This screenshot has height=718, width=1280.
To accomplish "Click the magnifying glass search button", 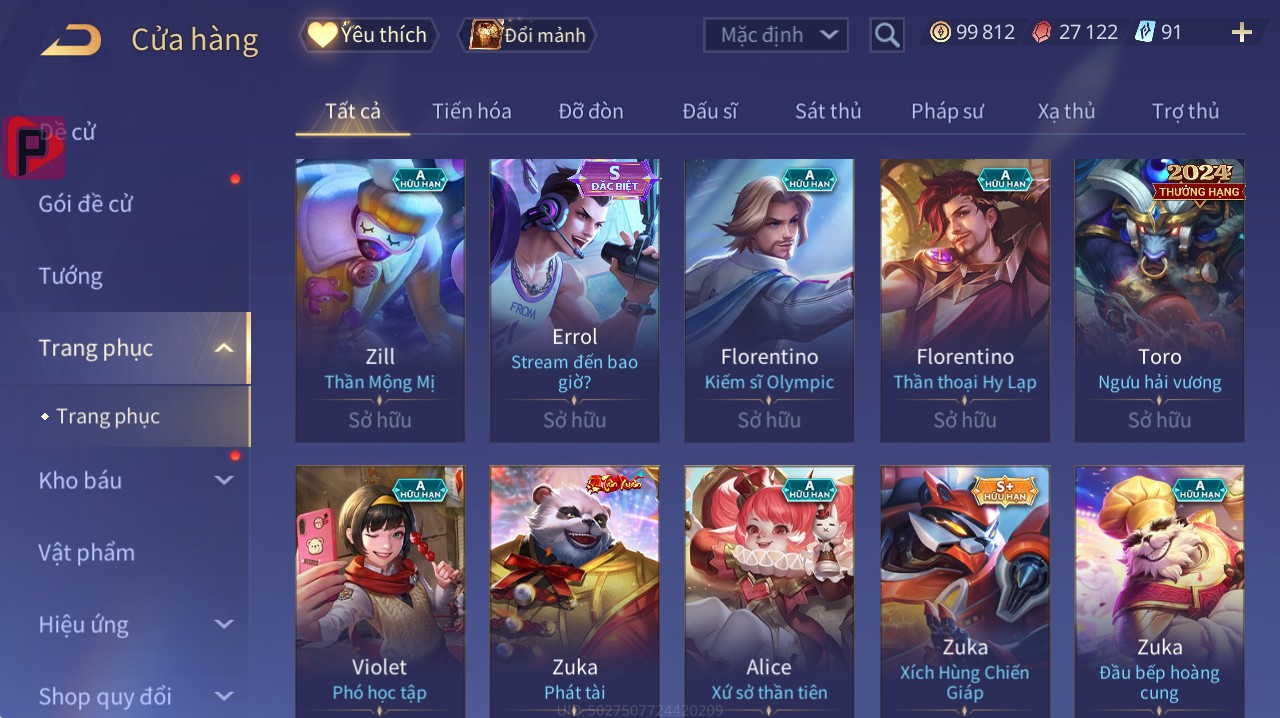I will pyautogui.click(x=887, y=35).
